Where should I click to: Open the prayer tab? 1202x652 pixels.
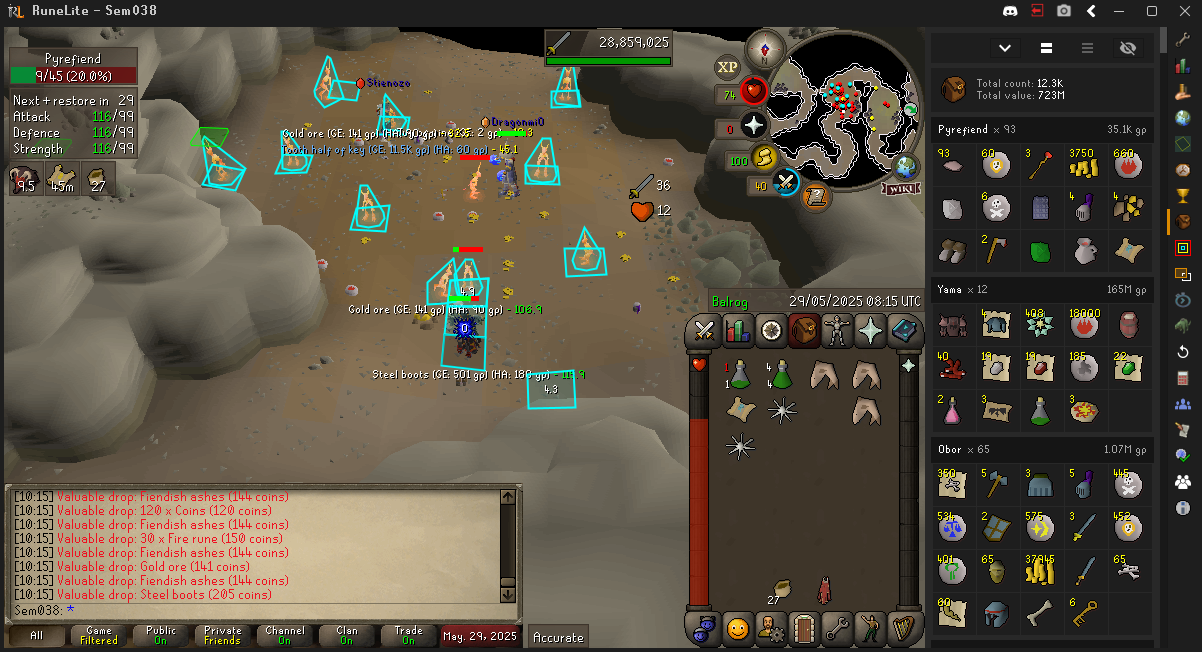[871, 329]
